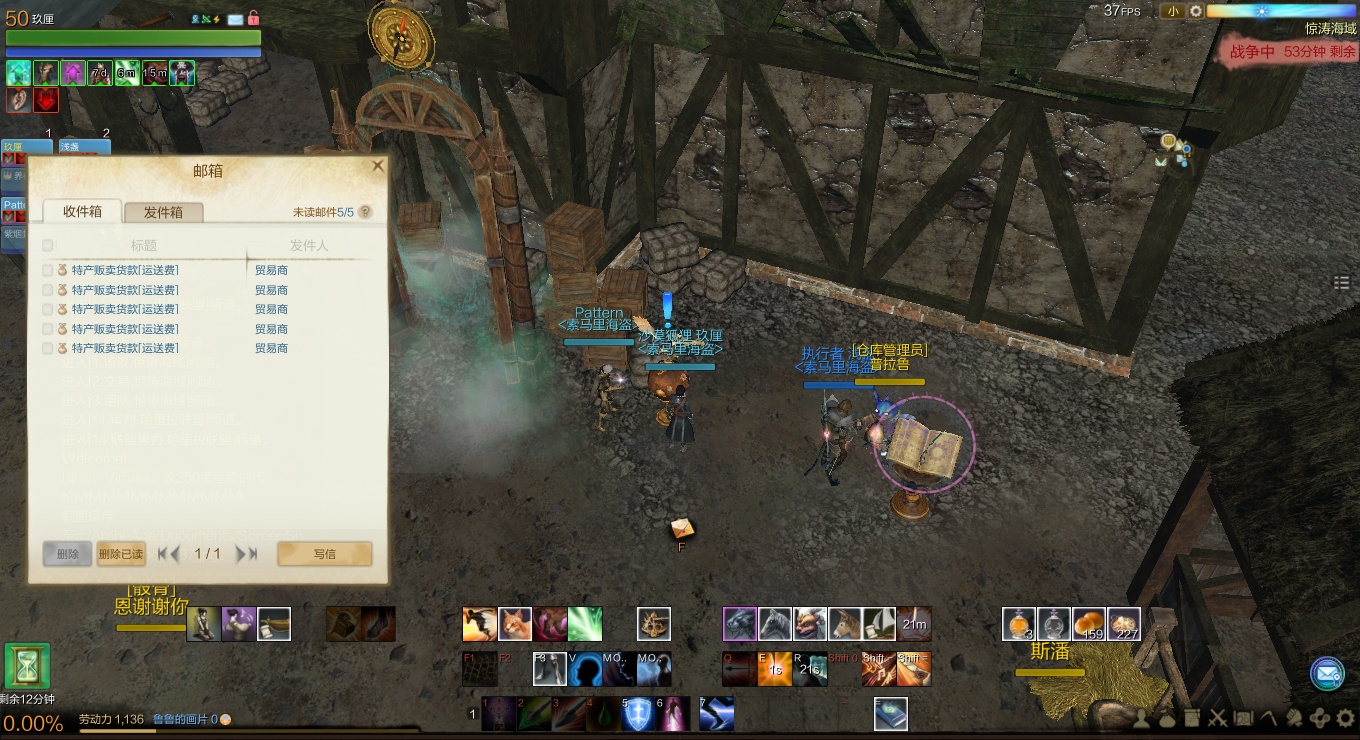Tick the select-all checkbox in mail header
Viewport: 1360px width, 740px height.
[47, 245]
